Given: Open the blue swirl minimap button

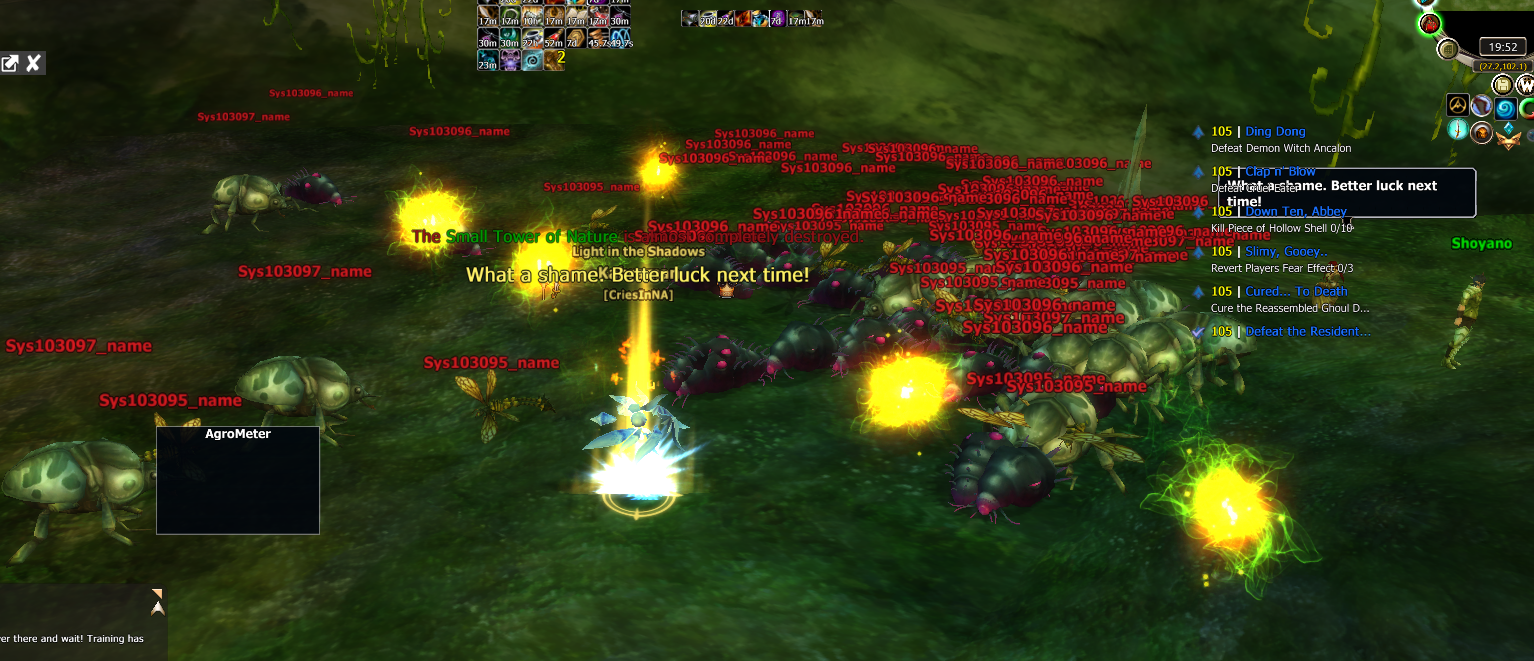Looking at the screenshot, I should [x=1504, y=106].
